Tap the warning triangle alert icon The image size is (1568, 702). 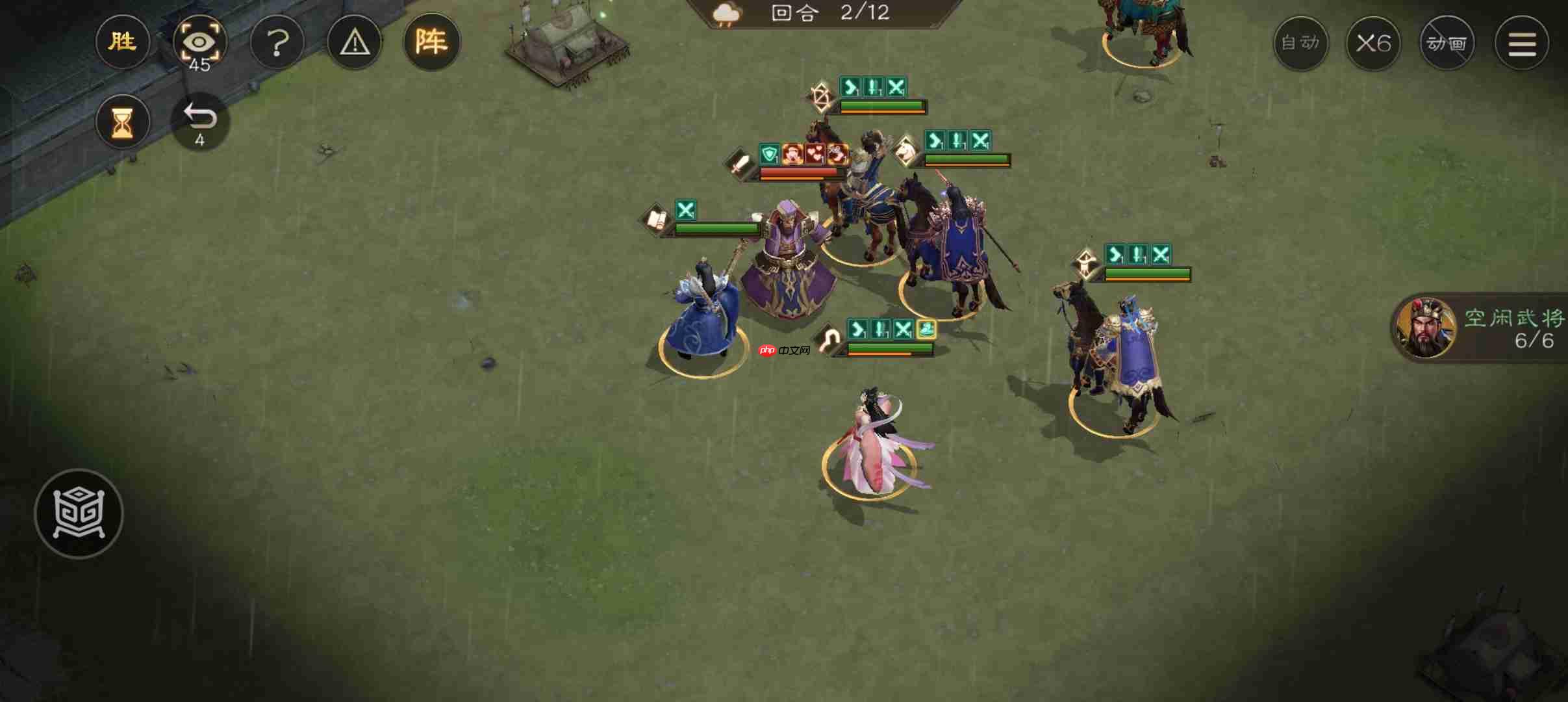tap(355, 42)
